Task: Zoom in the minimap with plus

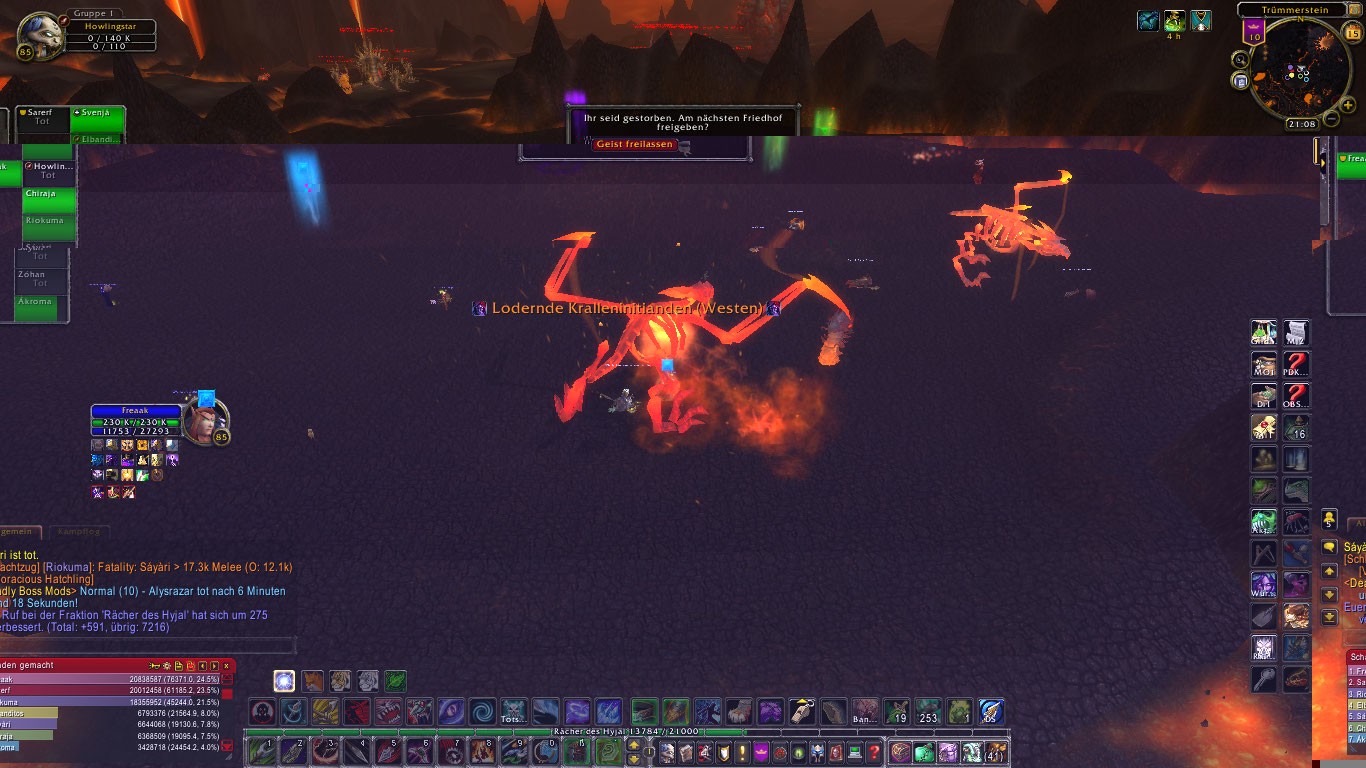Action: click(x=1347, y=105)
